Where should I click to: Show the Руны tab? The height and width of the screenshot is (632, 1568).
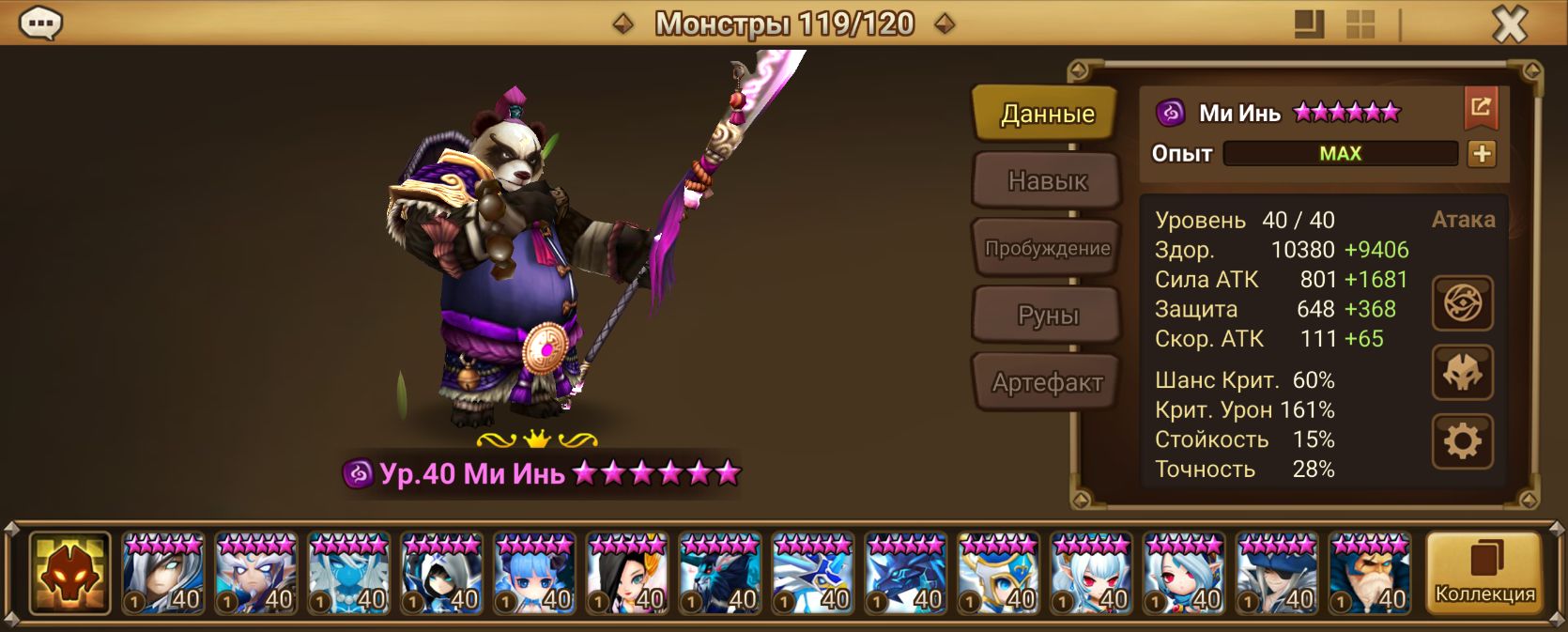point(1047,316)
